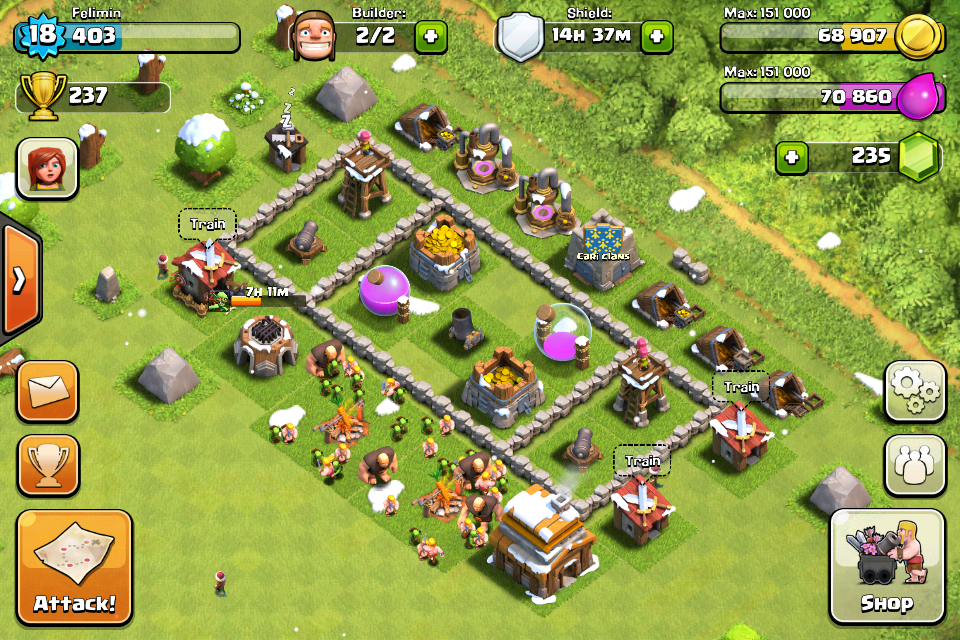Image resolution: width=960 pixels, height=640 pixels.
Task: Extend the Shield using its plus button
Action: [656, 37]
